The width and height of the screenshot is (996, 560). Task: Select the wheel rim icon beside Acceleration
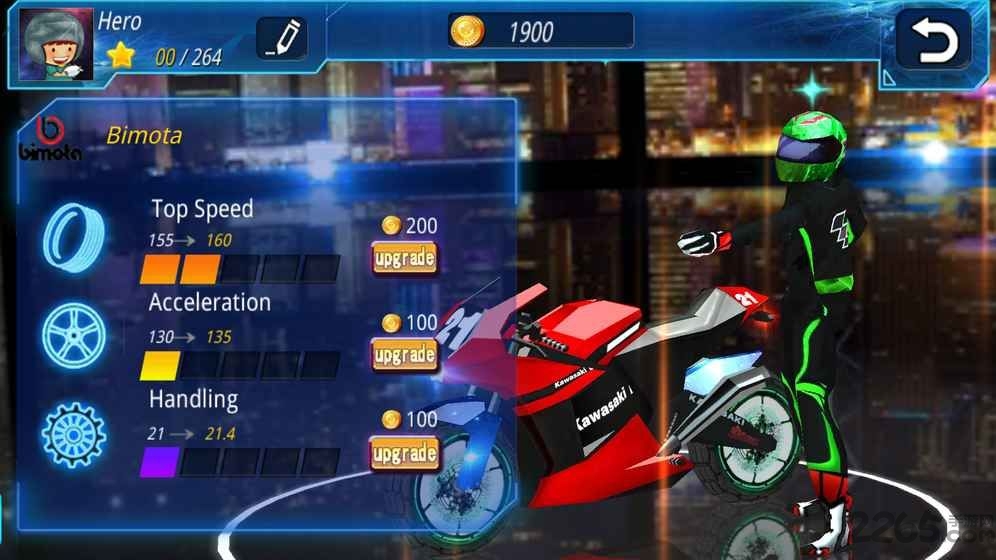[73, 334]
